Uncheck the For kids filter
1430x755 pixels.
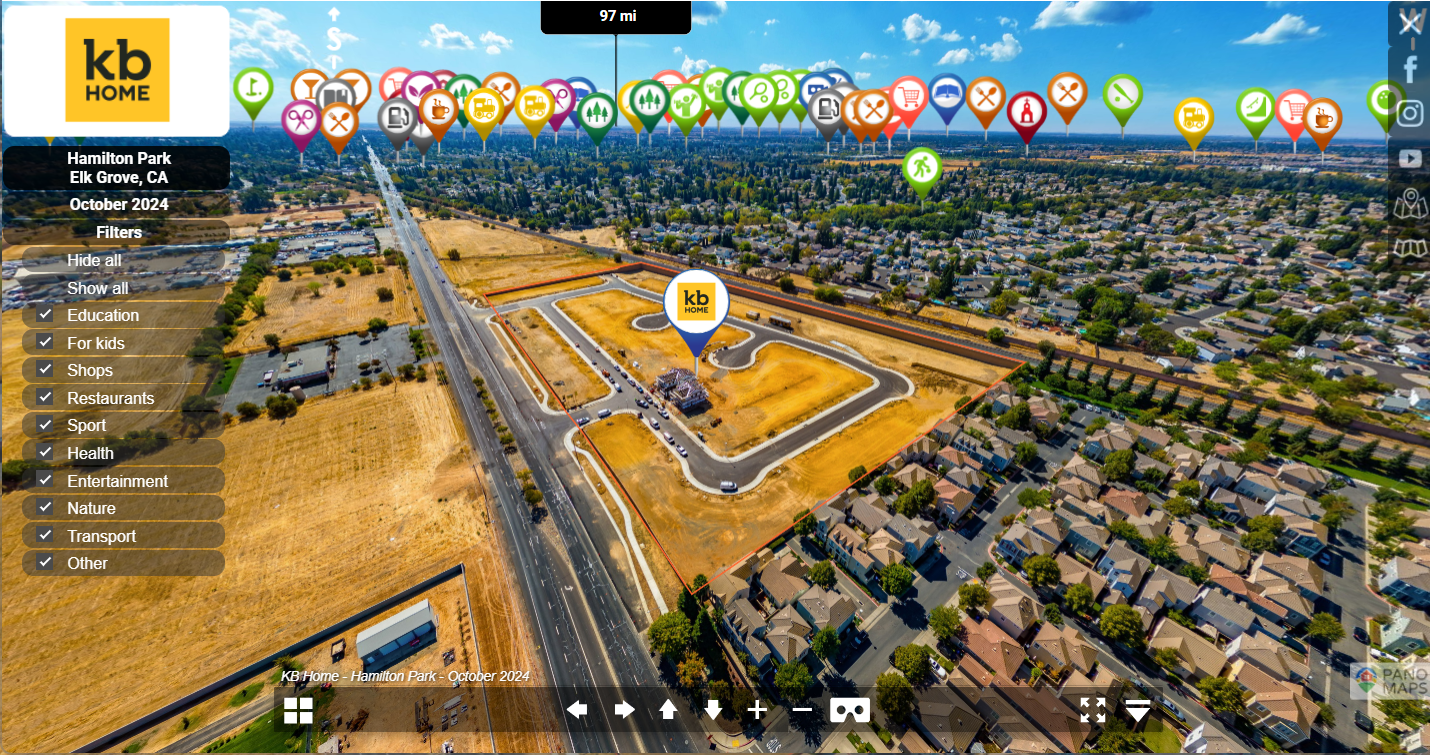click(45, 343)
